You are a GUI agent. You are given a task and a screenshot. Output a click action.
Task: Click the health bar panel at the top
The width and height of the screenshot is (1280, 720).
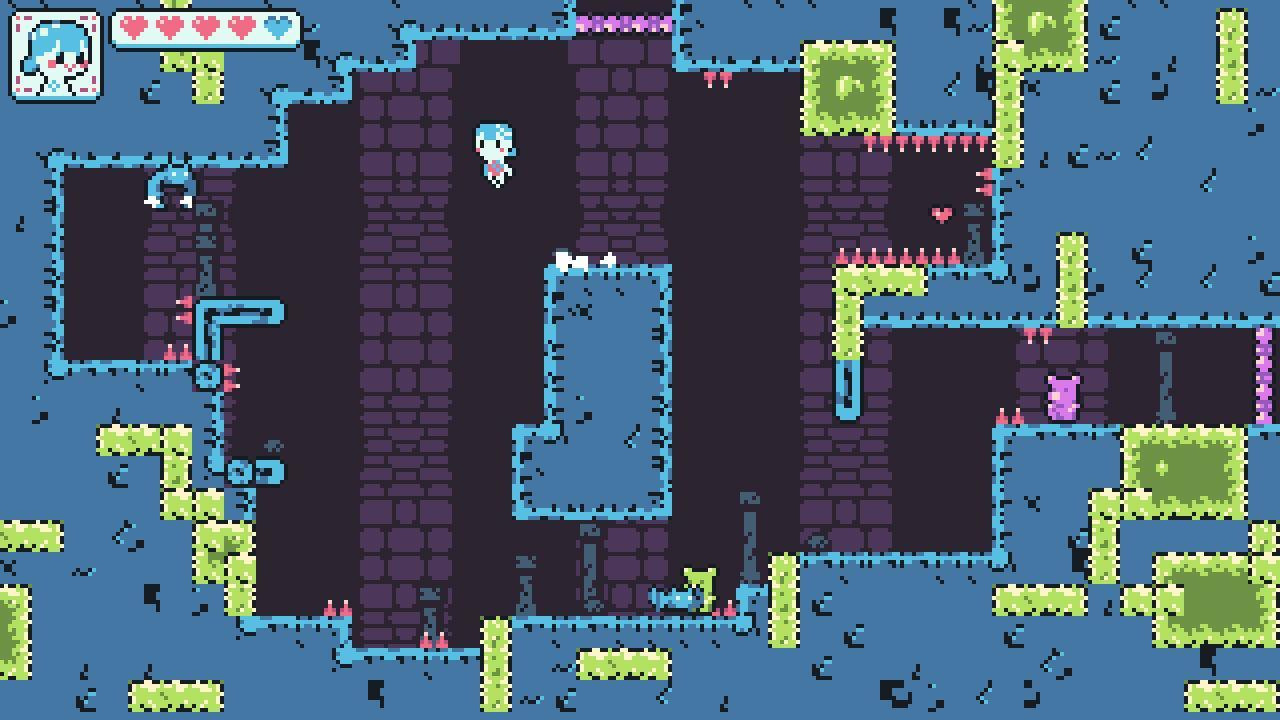[205, 28]
